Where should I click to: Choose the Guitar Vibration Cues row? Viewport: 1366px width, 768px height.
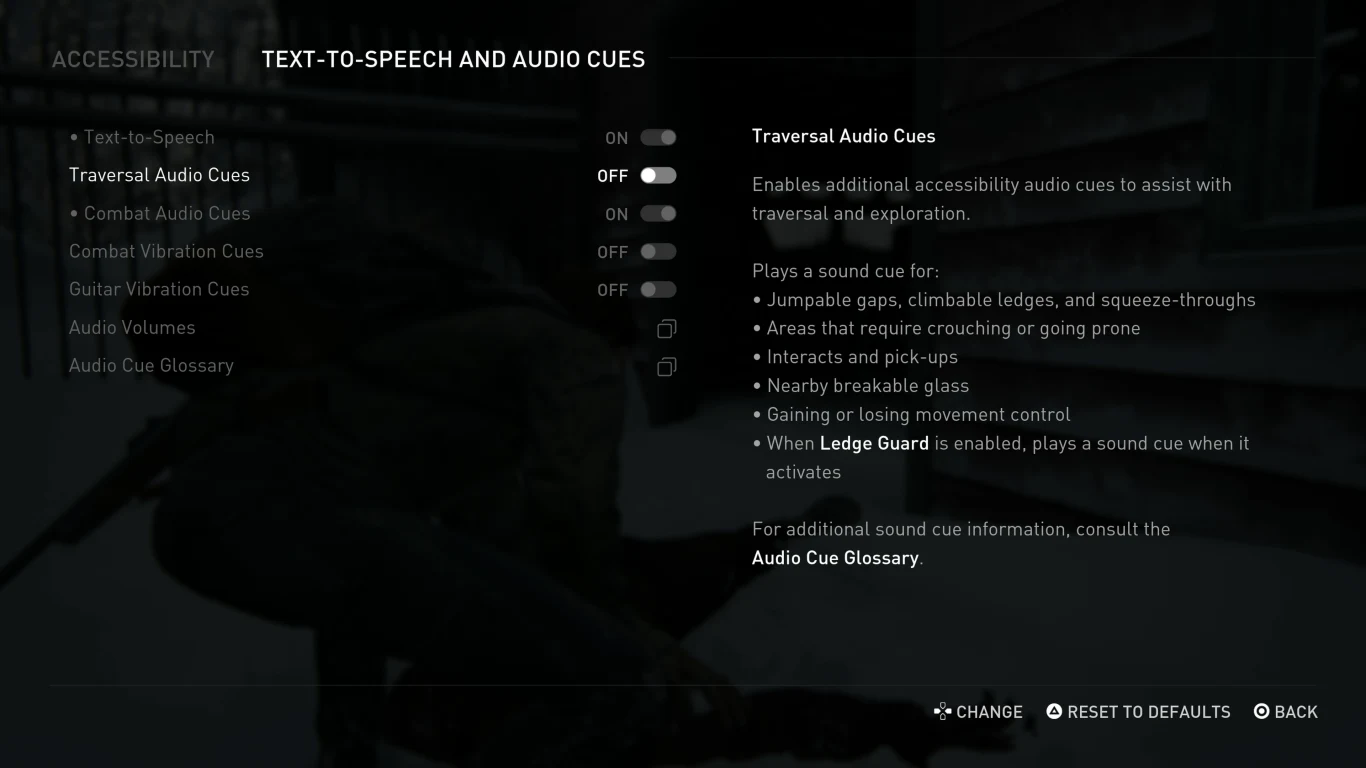(x=159, y=289)
